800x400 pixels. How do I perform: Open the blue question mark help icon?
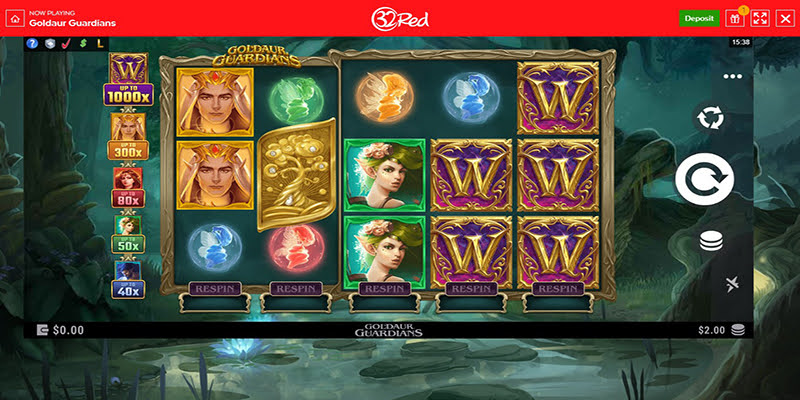click(32, 44)
